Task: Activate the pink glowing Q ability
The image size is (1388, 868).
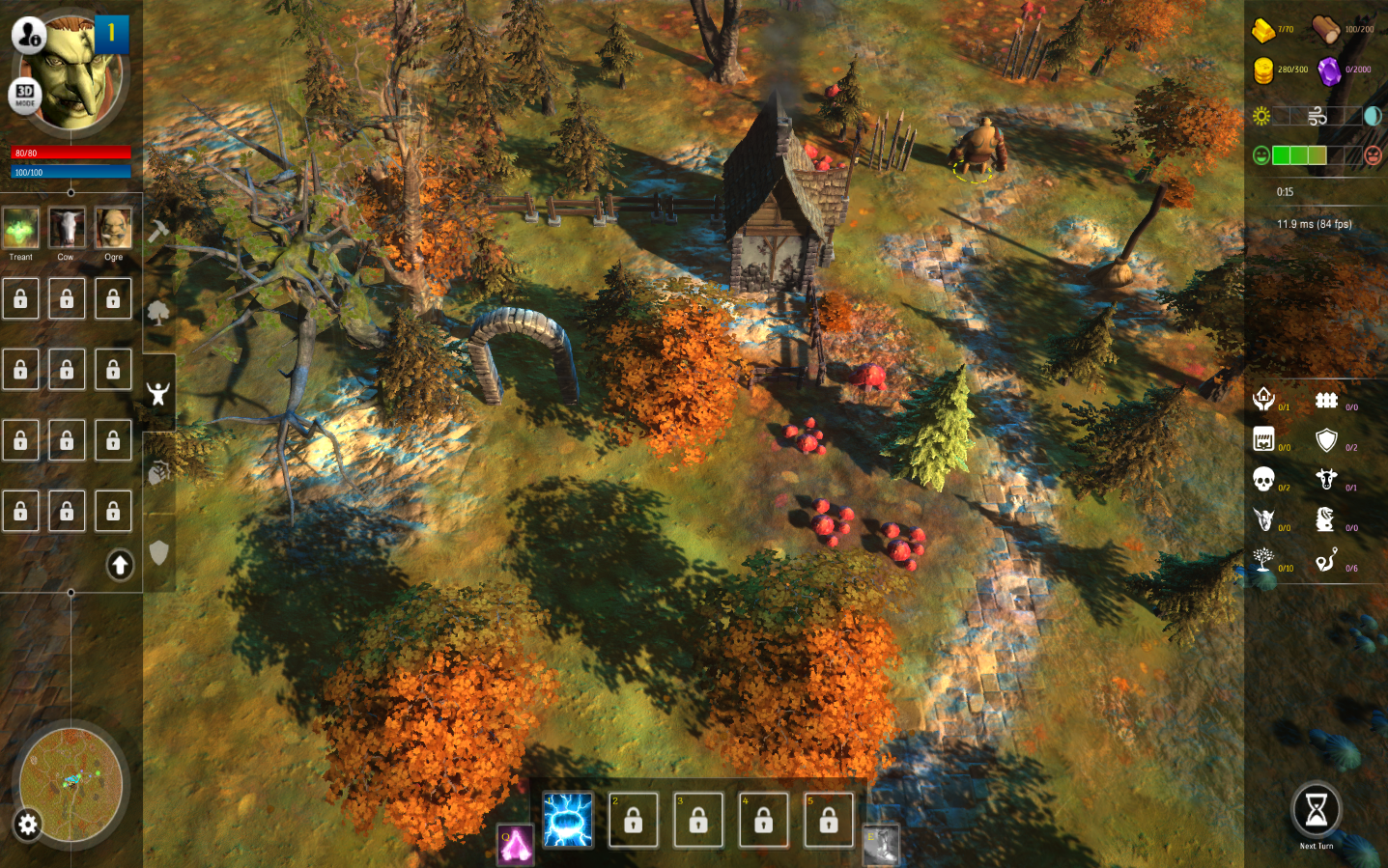Action: click(516, 845)
